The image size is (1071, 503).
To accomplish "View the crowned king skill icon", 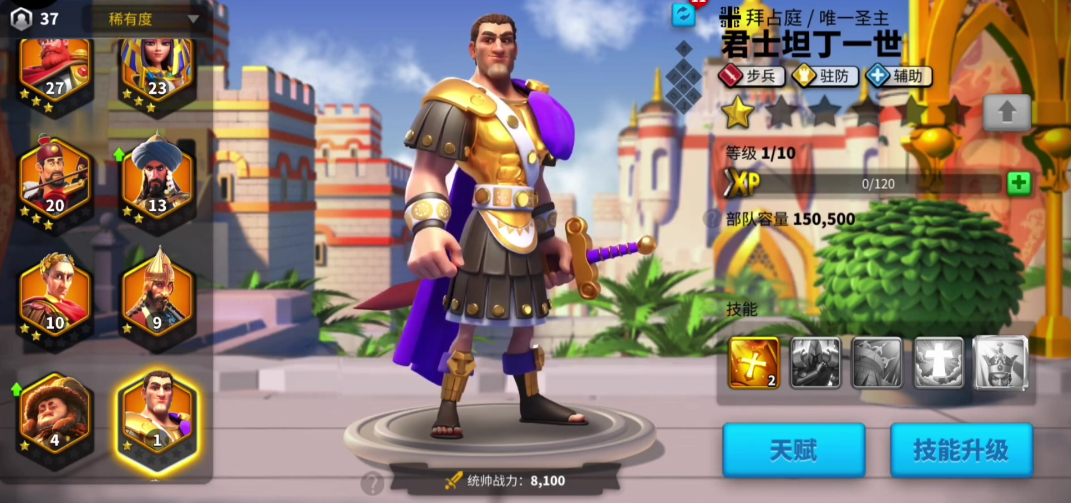I will 1000,362.
